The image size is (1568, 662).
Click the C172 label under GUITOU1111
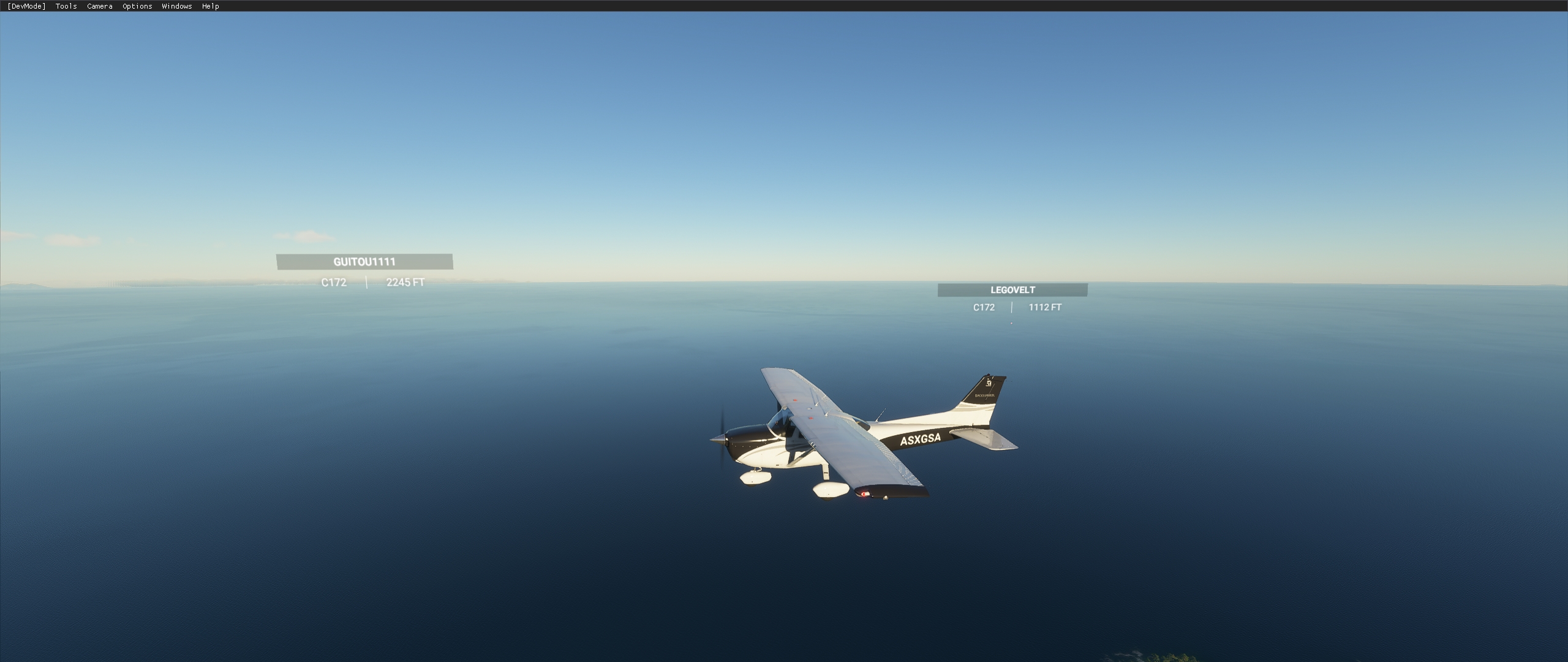(x=333, y=283)
